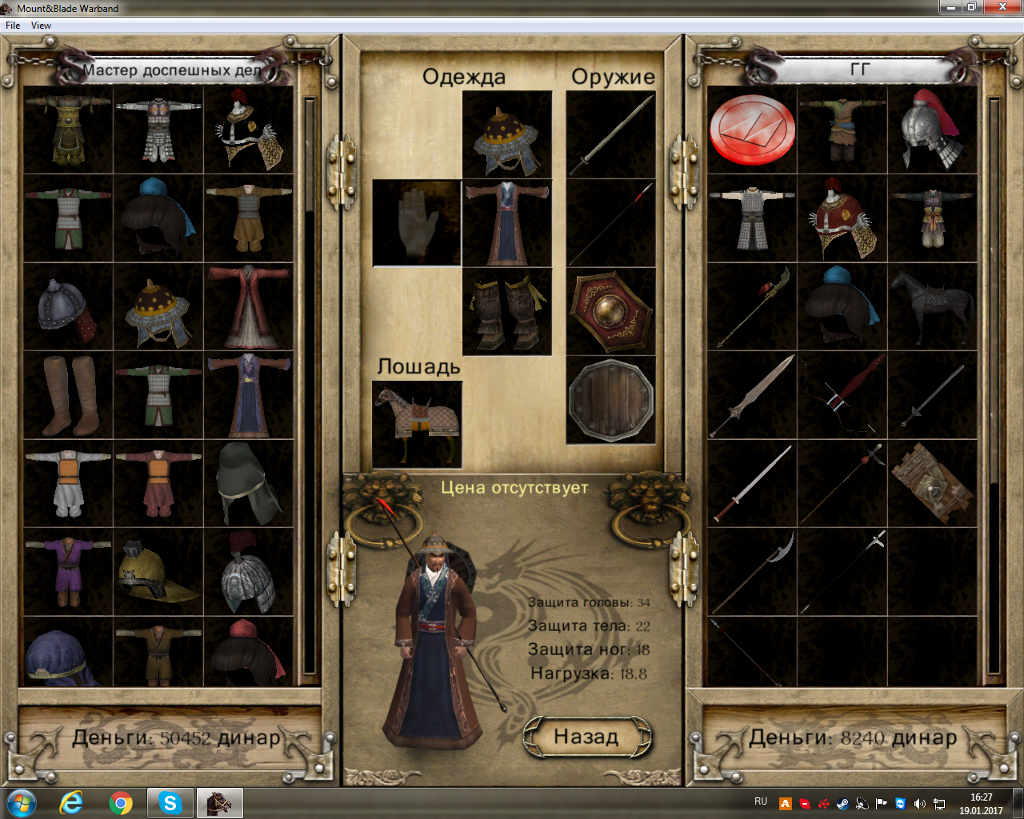Click the player inventory scrollbar

coord(993,300)
